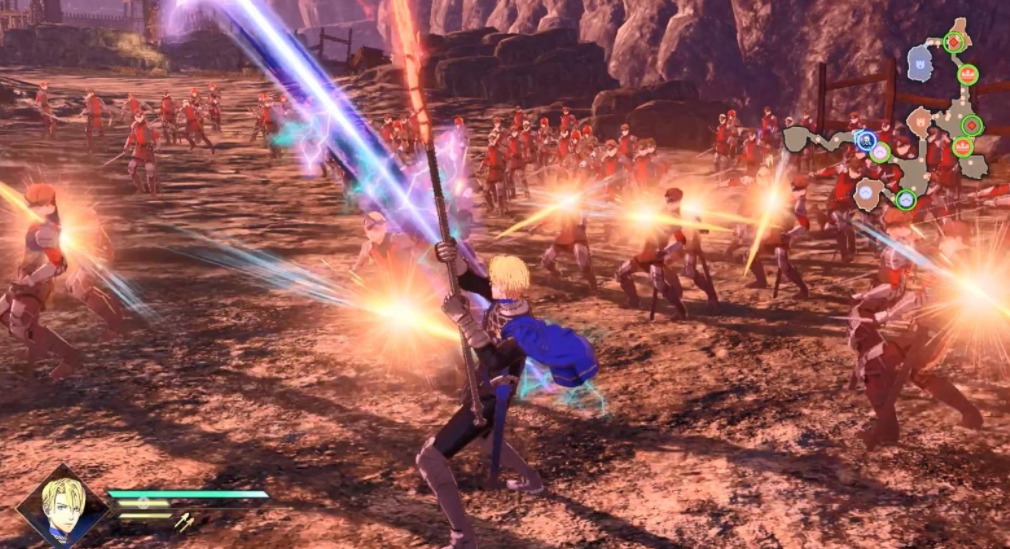Screen dimensions: 1010x549
Task: Click the blue player marker on the minimap
Action: point(866,140)
